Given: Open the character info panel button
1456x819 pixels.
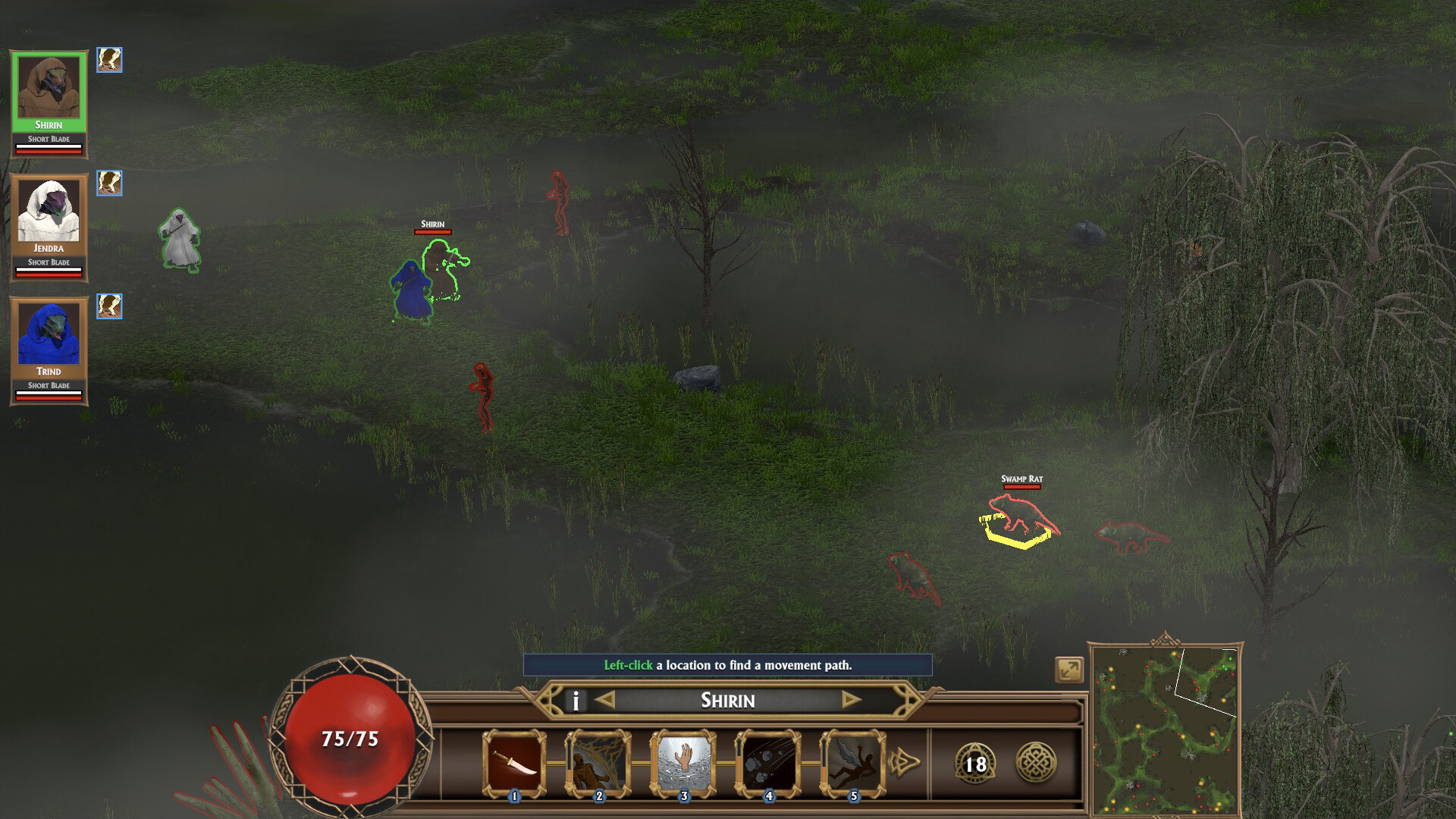Looking at the screenshot, I should 576,701.
